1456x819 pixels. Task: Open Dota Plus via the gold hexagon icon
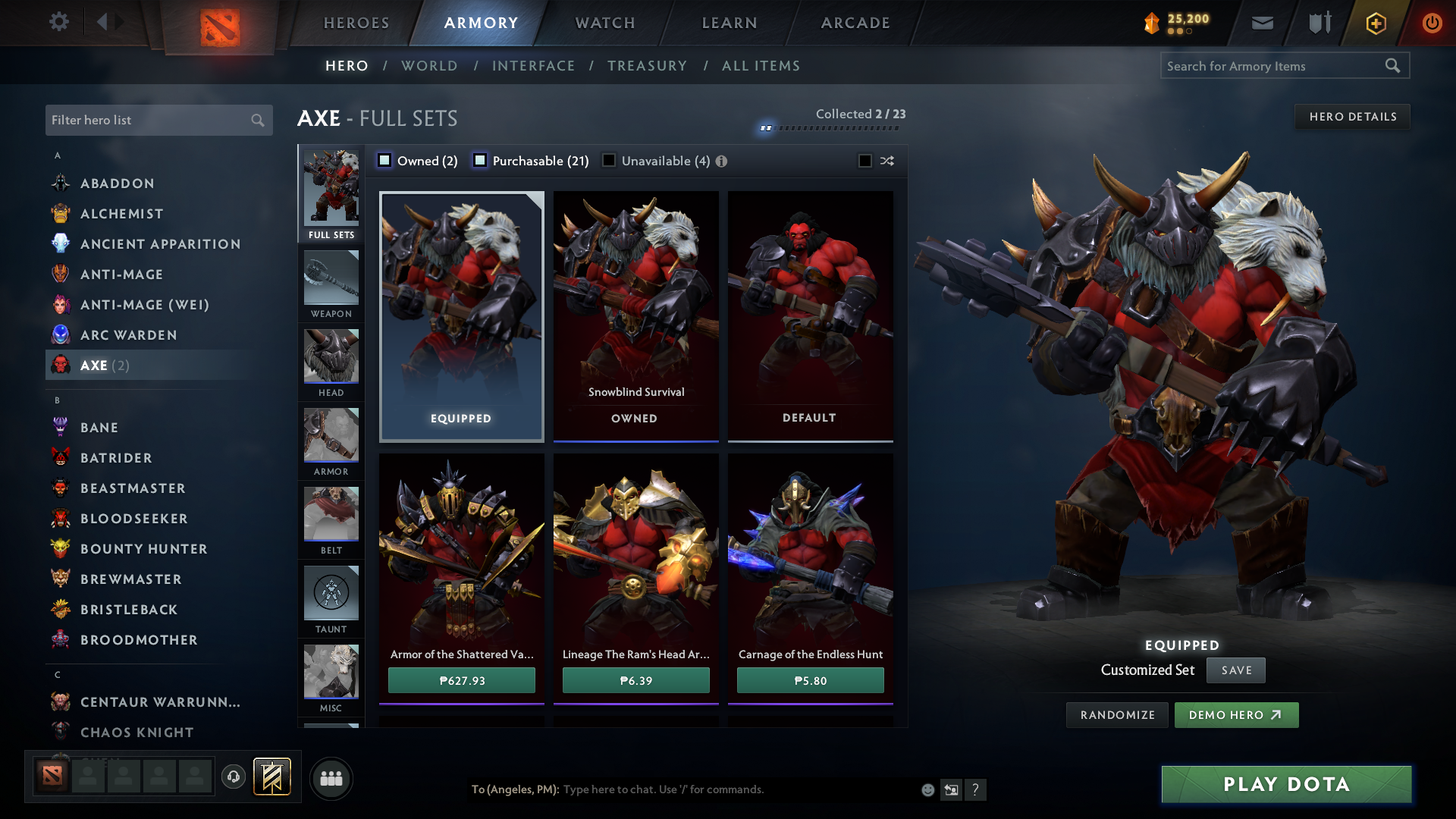[1375, 23]
